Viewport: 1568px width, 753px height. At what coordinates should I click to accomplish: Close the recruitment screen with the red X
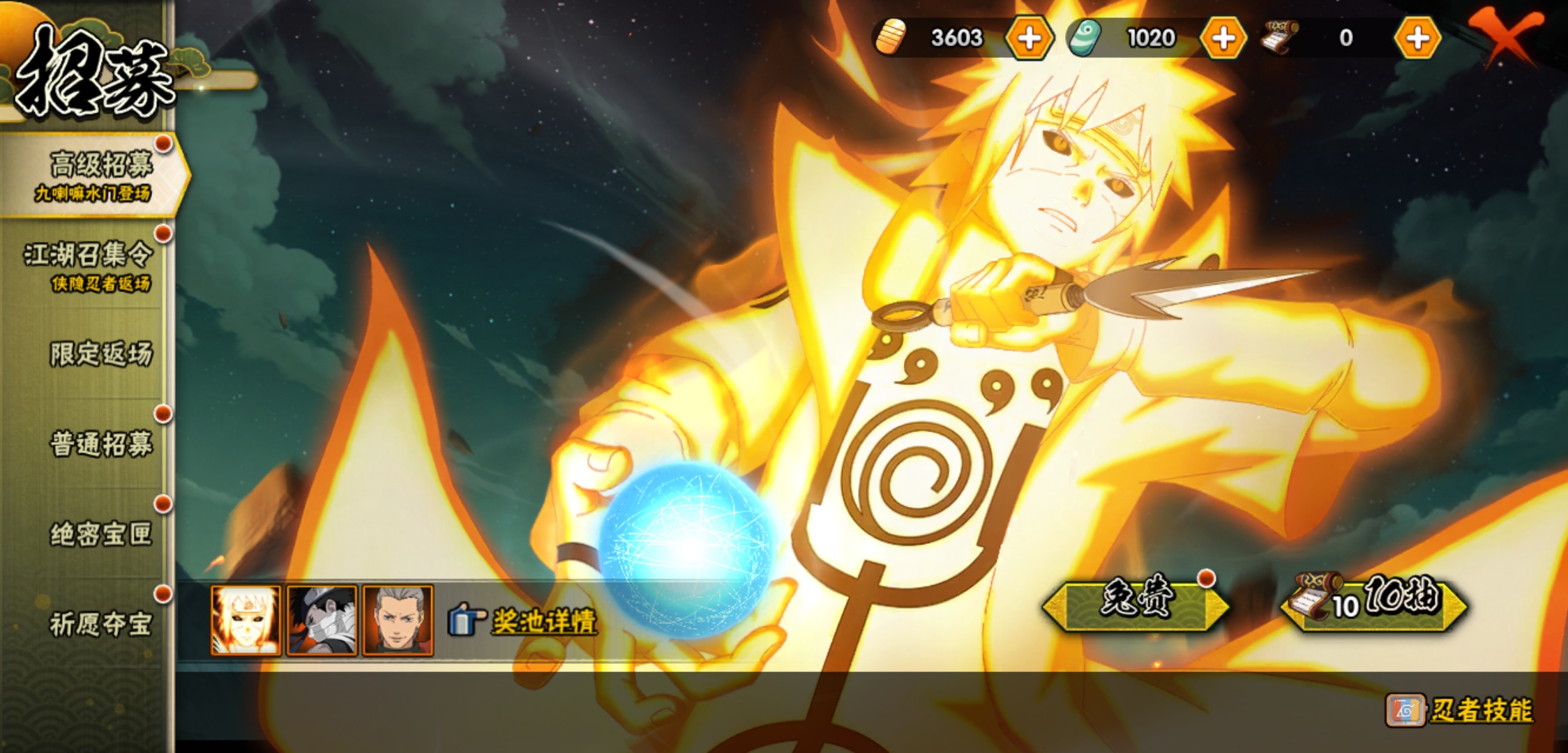coord(1505,35)
